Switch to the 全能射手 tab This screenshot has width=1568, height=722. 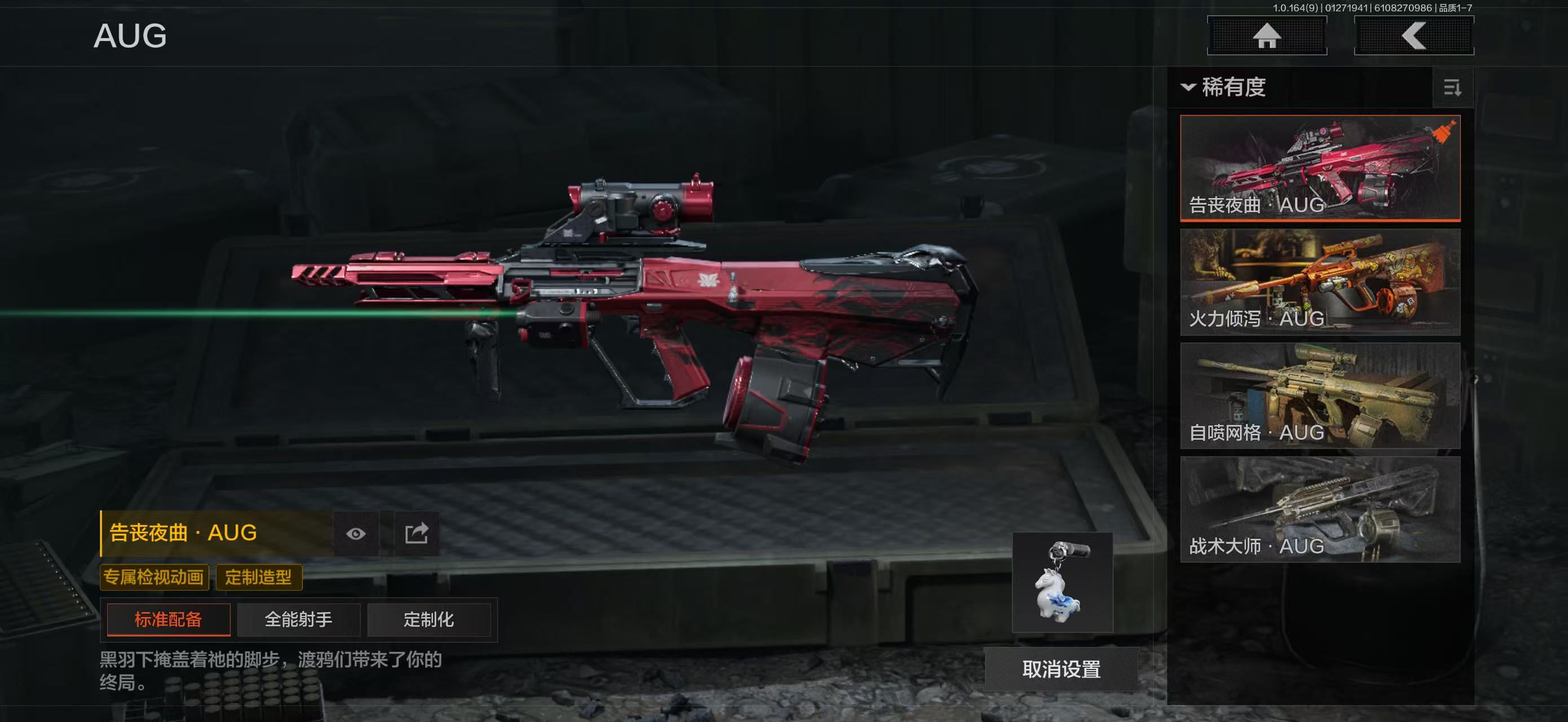tap(299, 620)
